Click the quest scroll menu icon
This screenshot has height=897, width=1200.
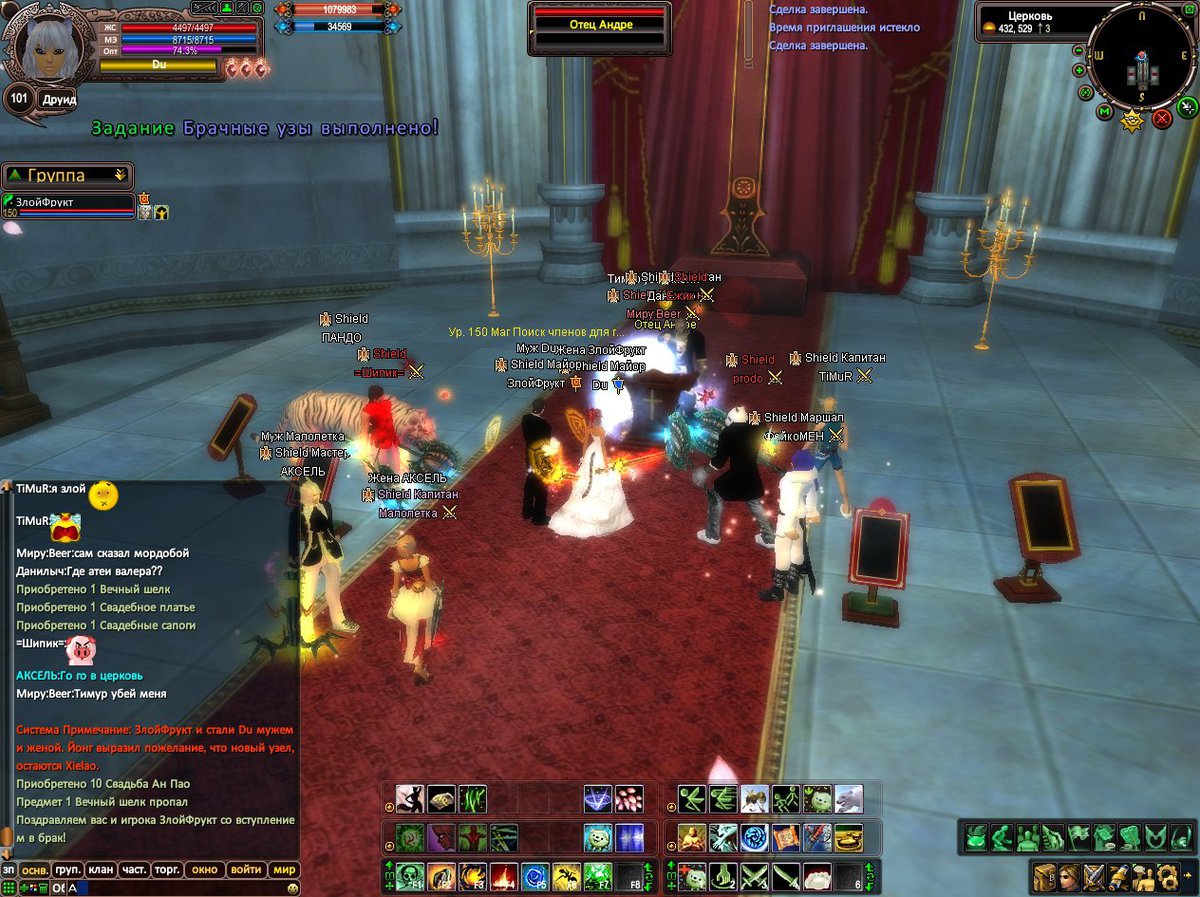point(1118,877)
